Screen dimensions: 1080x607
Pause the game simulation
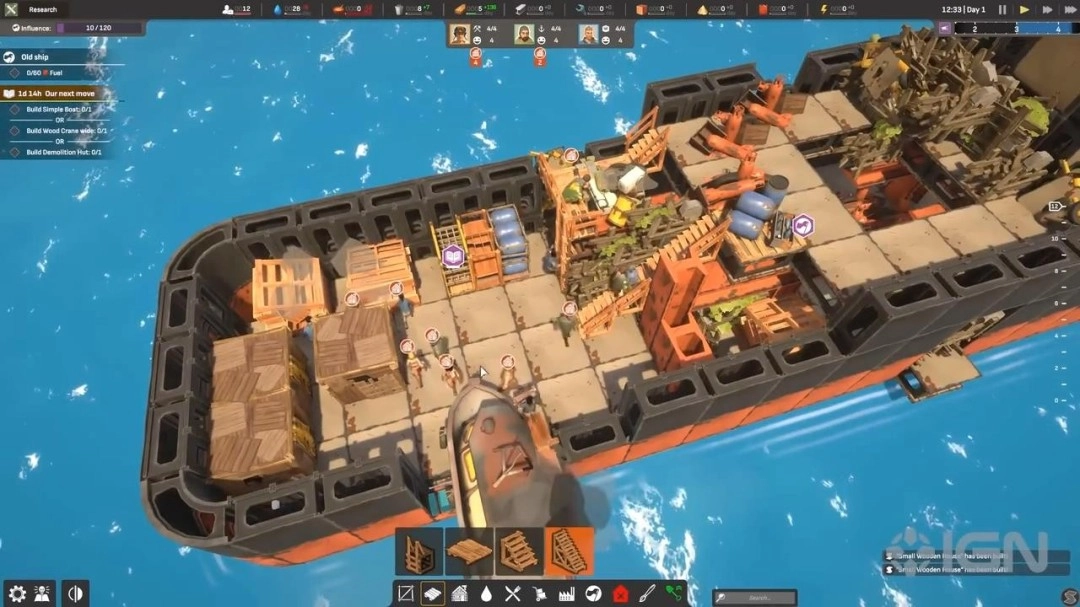point(1003,10)
